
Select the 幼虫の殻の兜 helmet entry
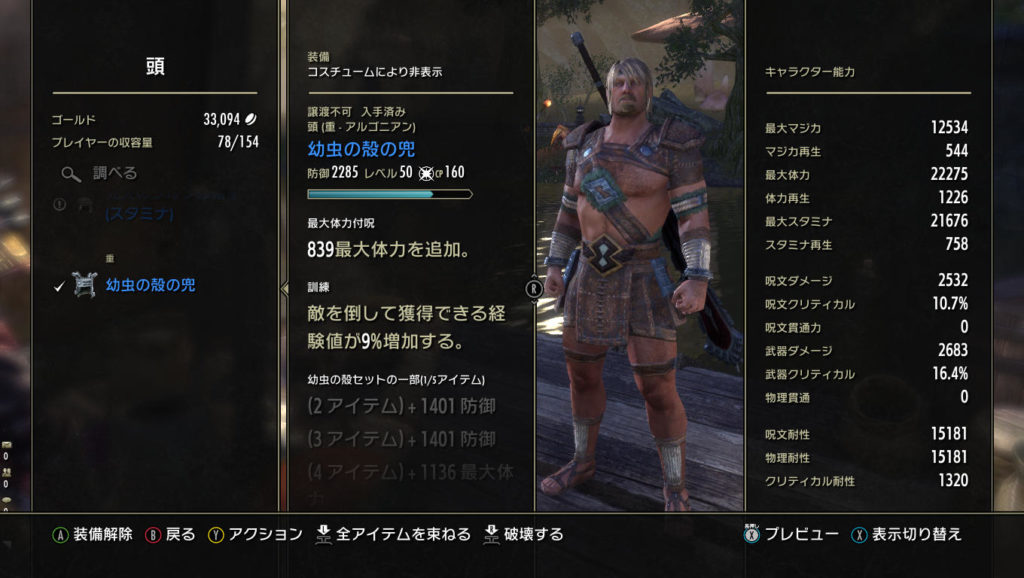(x=150, y=285)
